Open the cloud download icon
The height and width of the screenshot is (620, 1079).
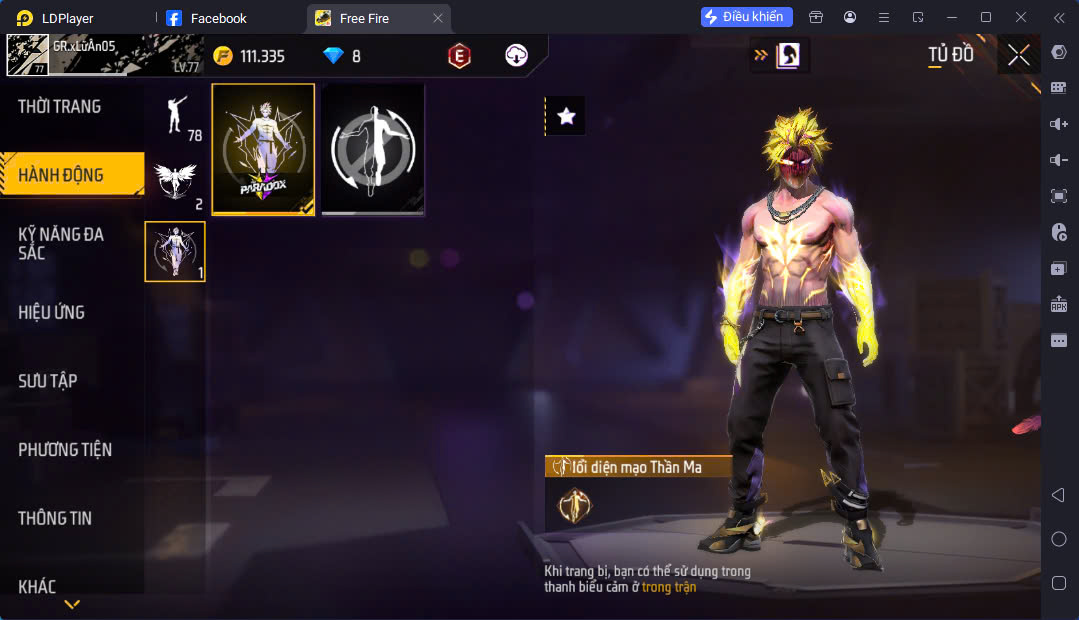point(516,56)
